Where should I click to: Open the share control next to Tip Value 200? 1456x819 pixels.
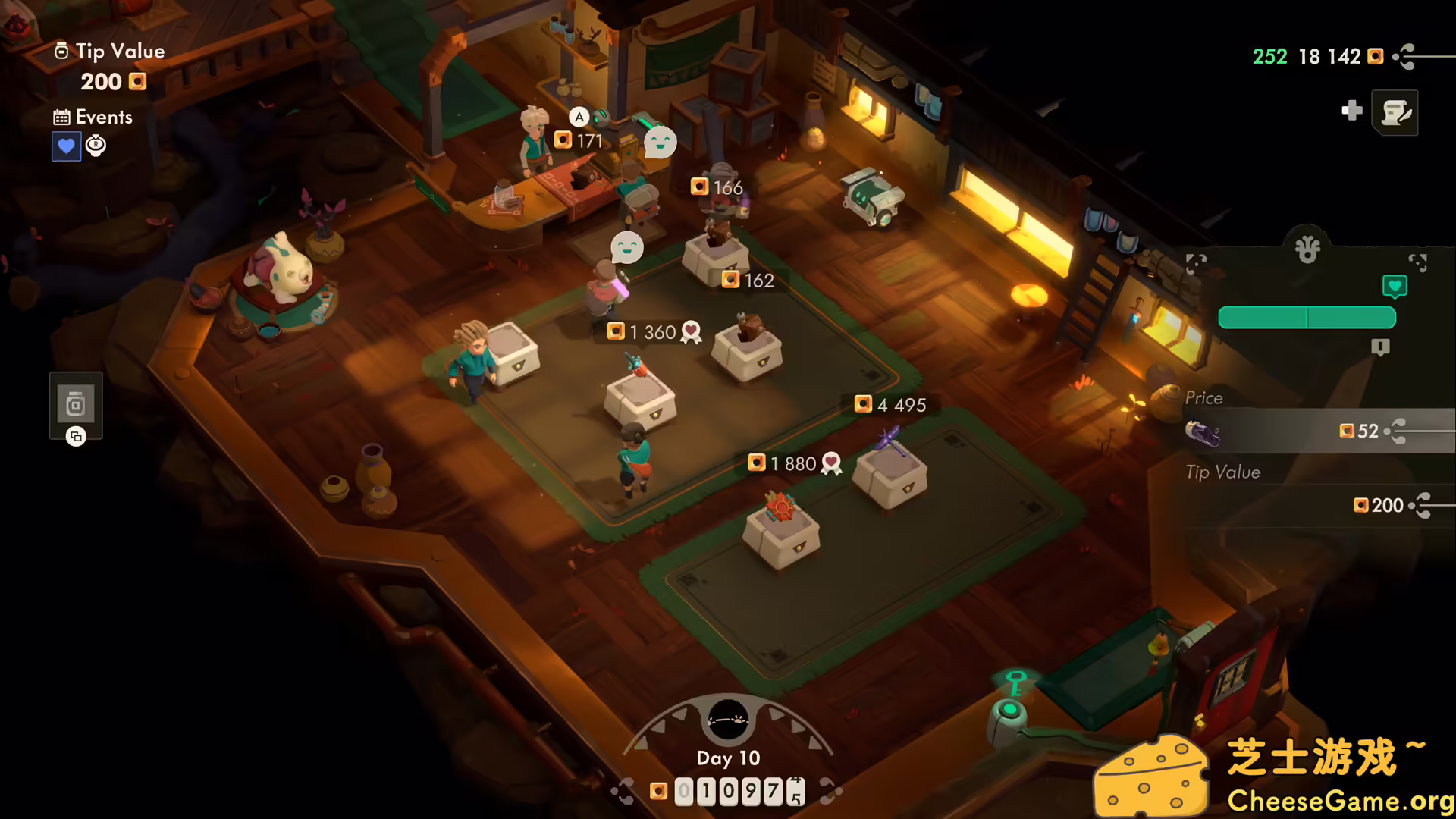[x=1423, y=505]
